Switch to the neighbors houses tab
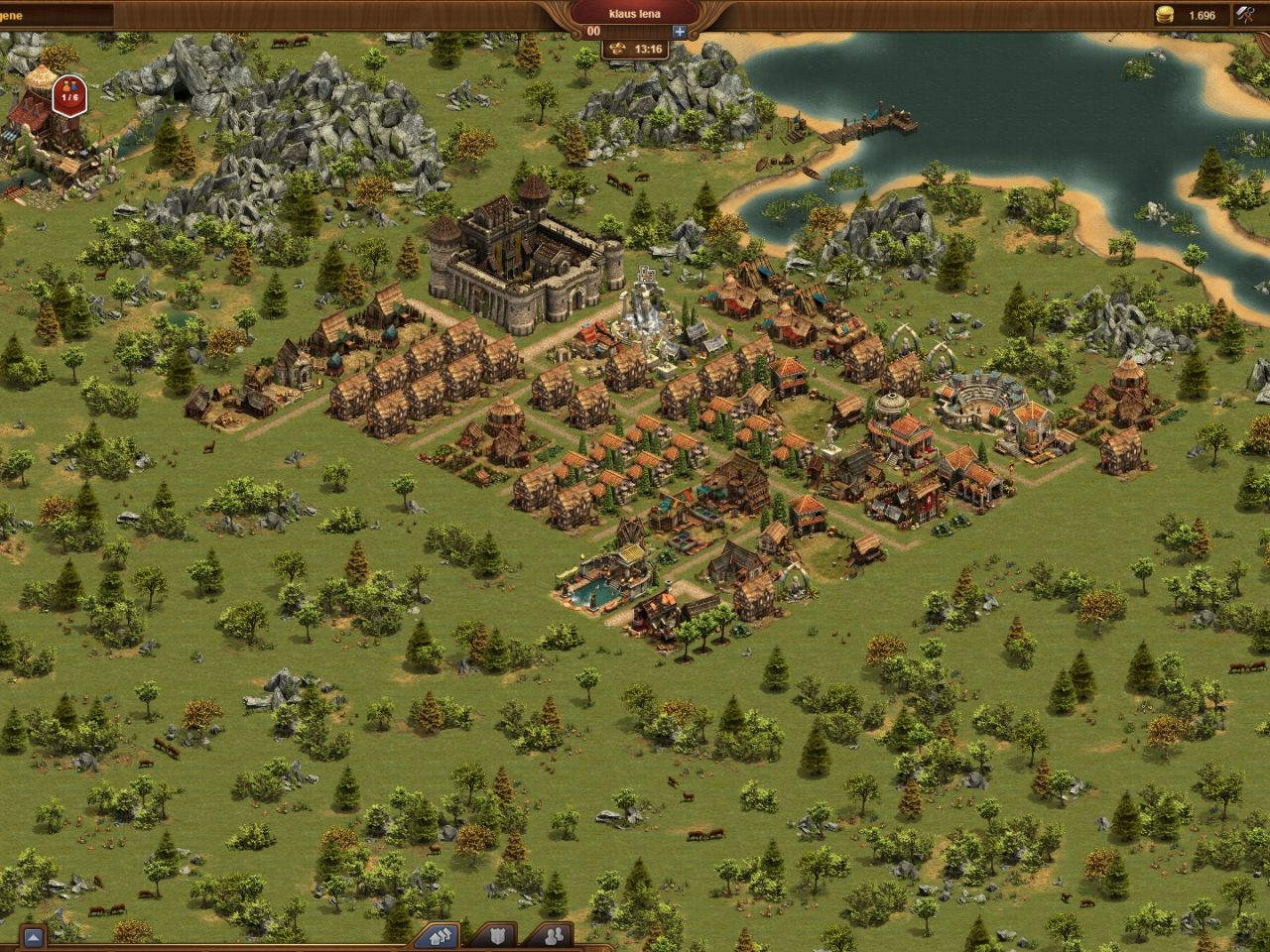This screenshot has width=1270, height=952. pyautogui.click(x=441, y=935)
